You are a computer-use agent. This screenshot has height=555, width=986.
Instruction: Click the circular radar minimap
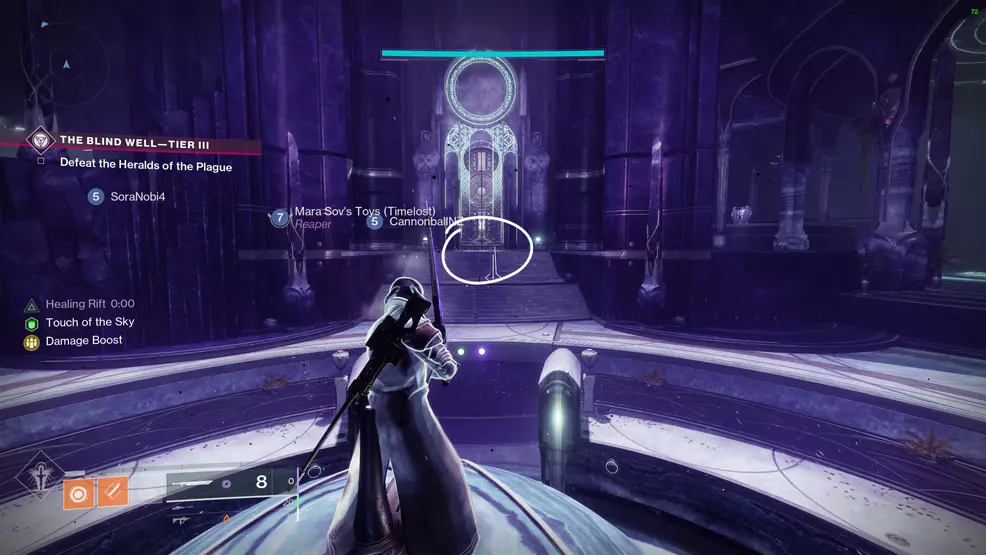click(x=67, y=62)
